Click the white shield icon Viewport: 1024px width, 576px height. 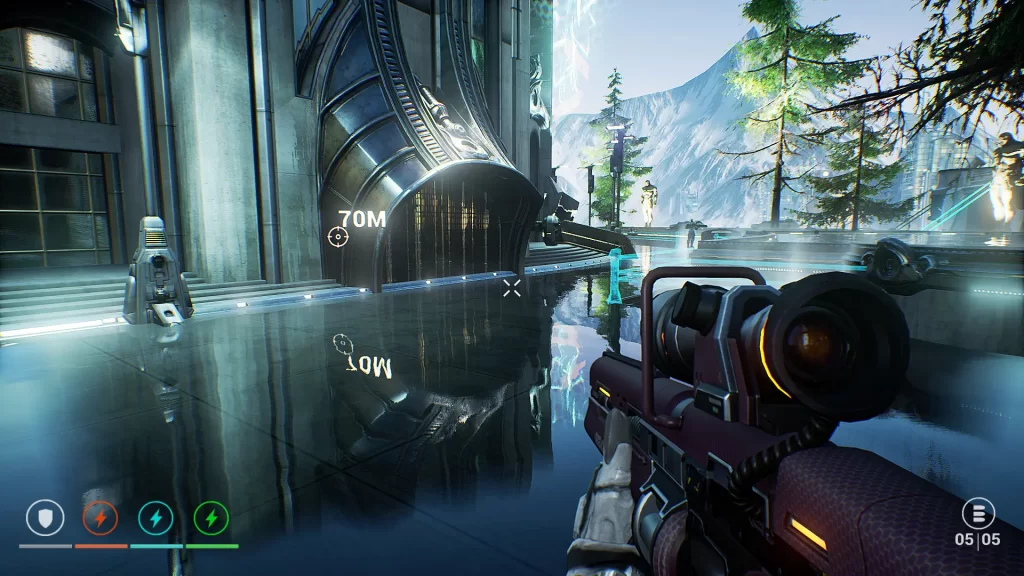pos(45,517)
